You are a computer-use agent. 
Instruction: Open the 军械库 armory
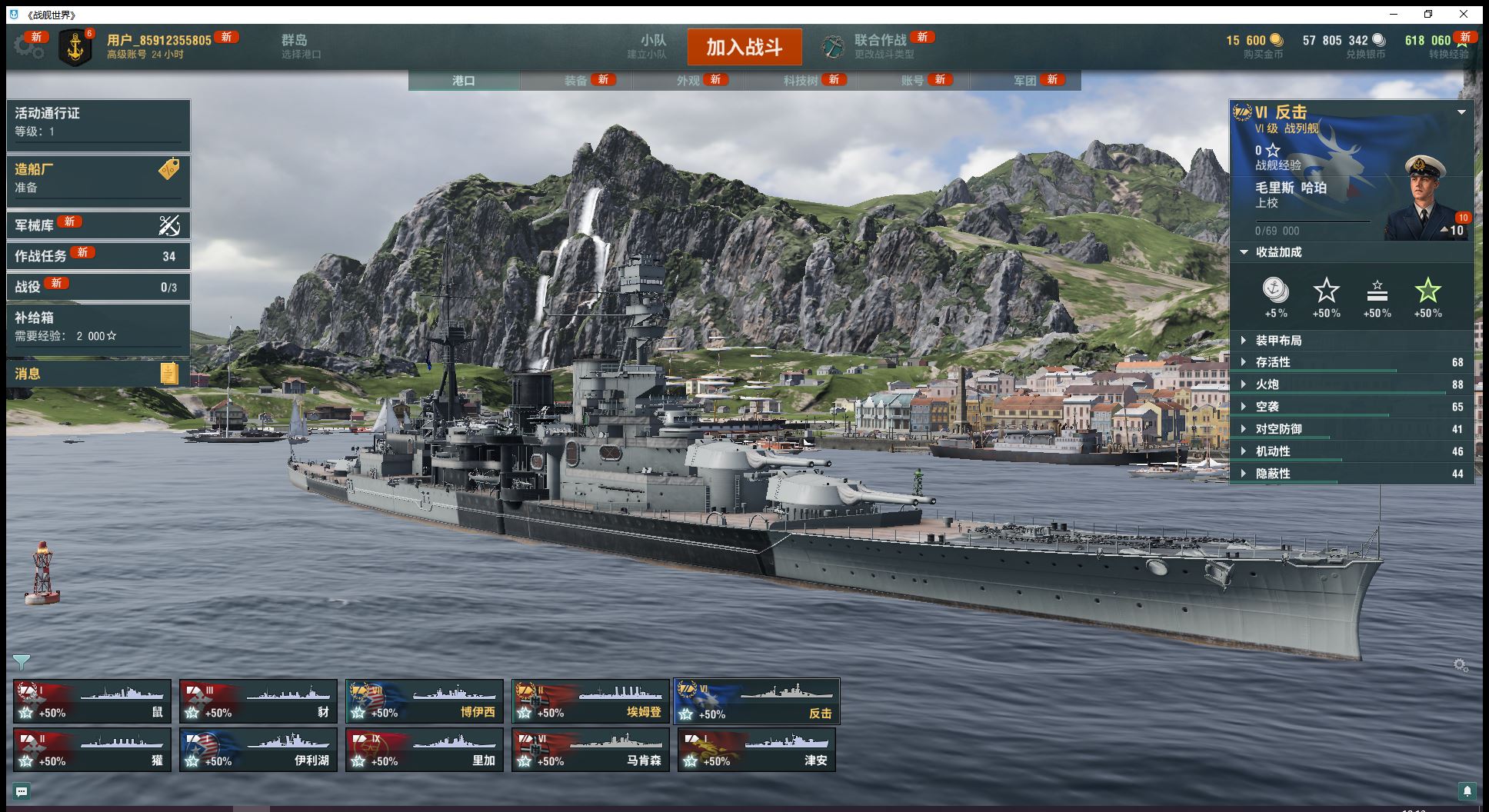(98, 225)
